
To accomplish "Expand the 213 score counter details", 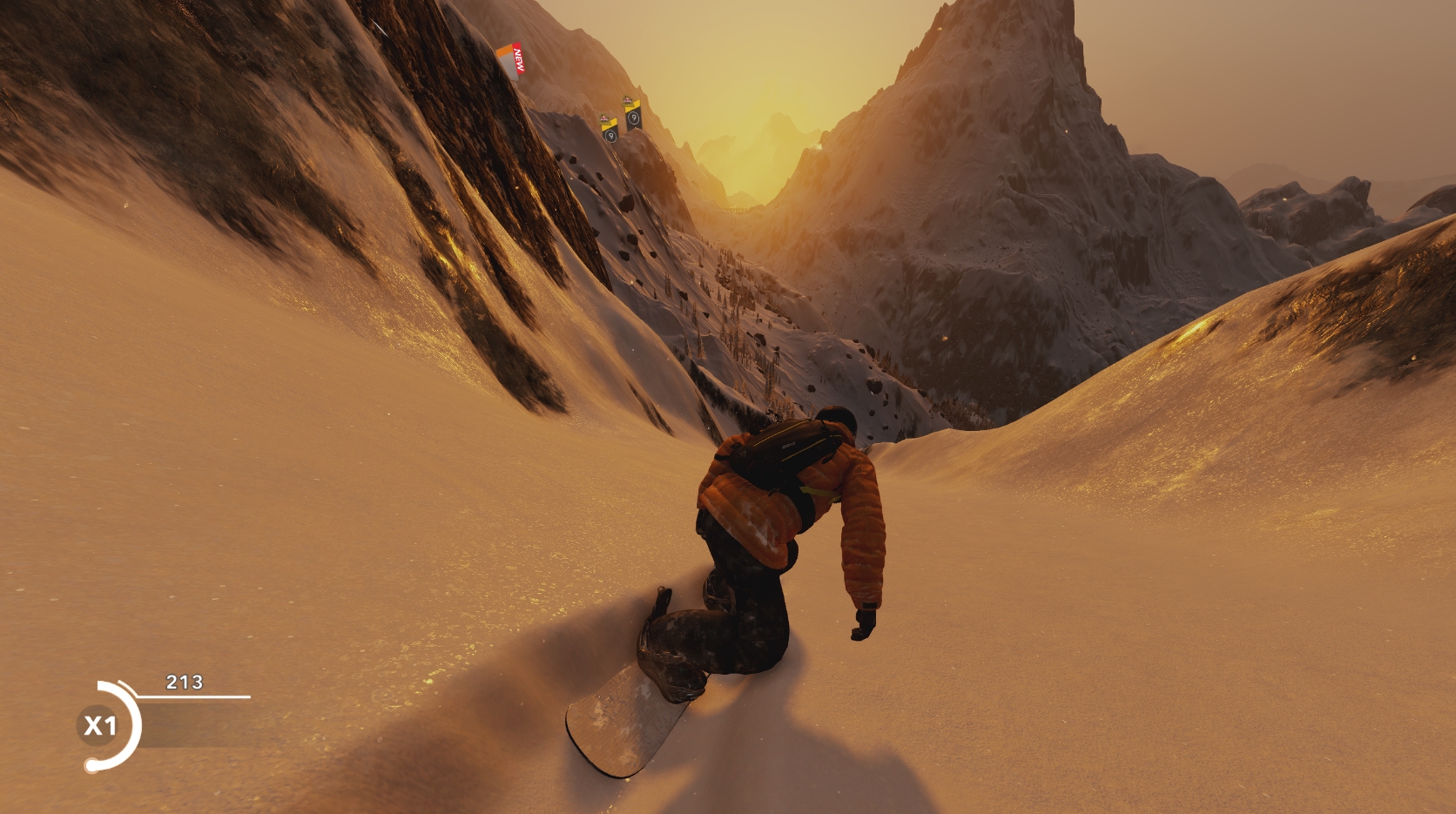I will tap(184, 682).
